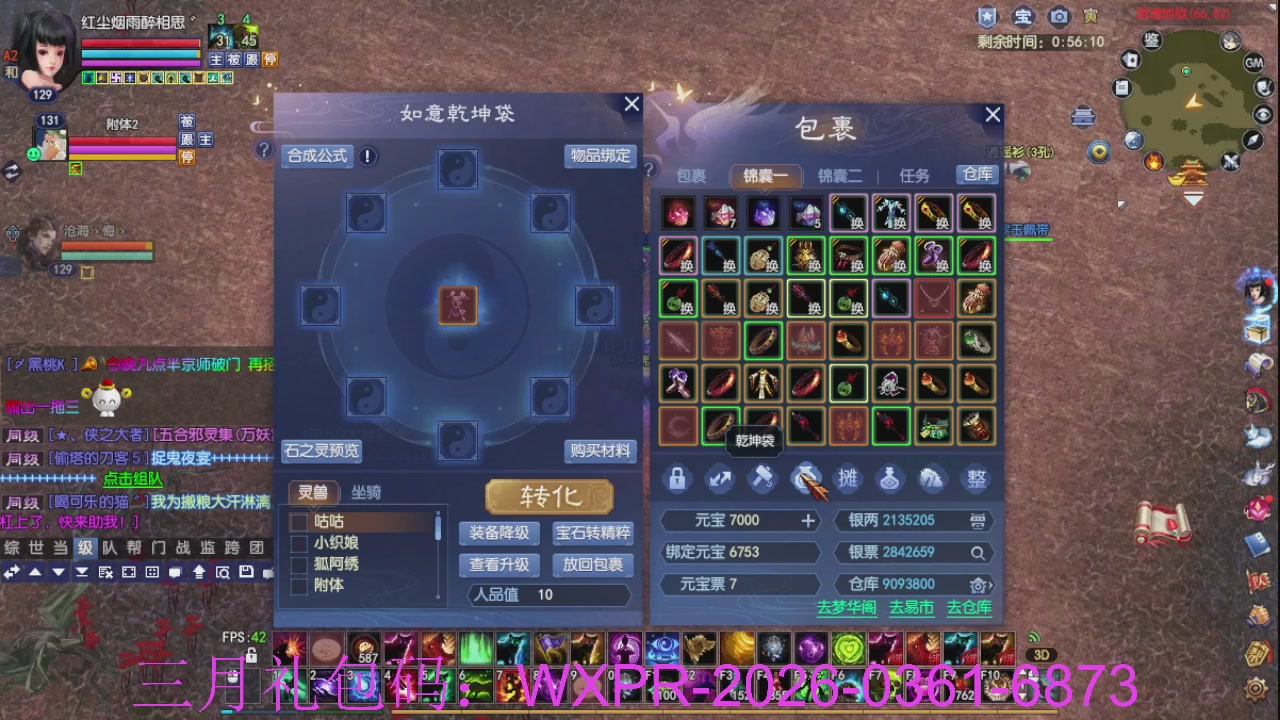Click the magnifier icon beside 银票 amount
This screenshot has height=720, width=1280.
[977, 552]
